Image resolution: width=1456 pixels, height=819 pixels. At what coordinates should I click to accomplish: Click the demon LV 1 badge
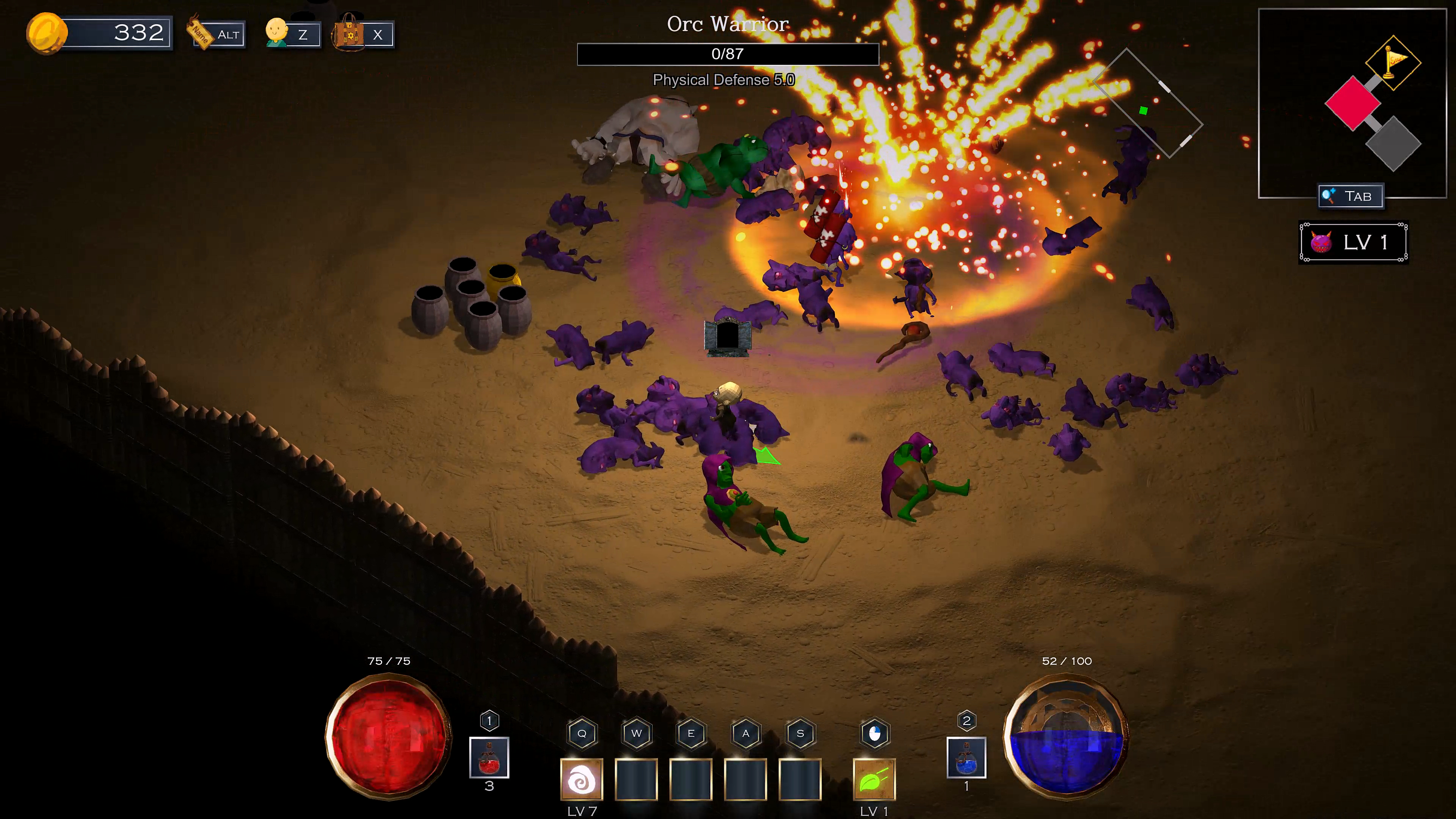click(x=1352, y=243)
